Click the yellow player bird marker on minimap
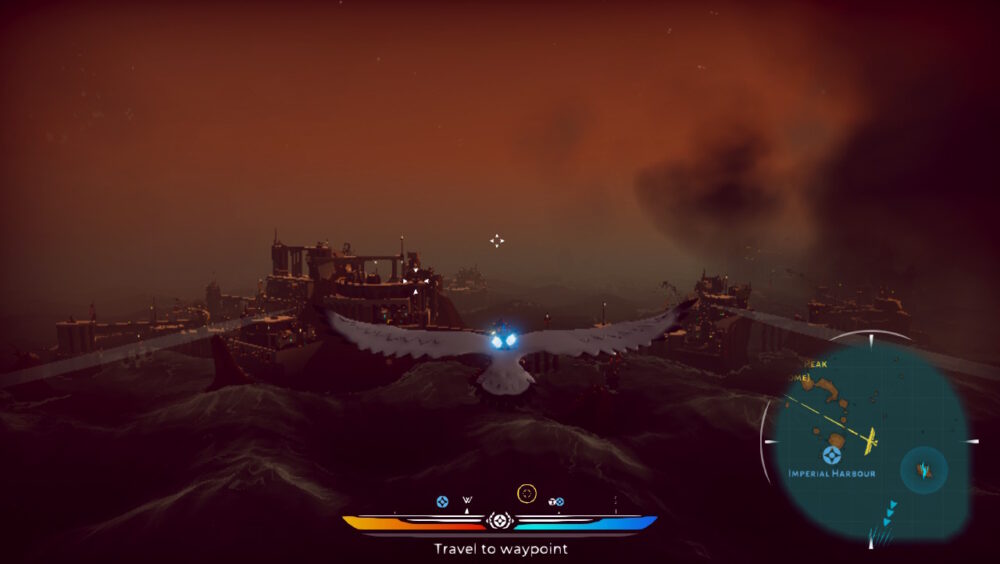 870,438
